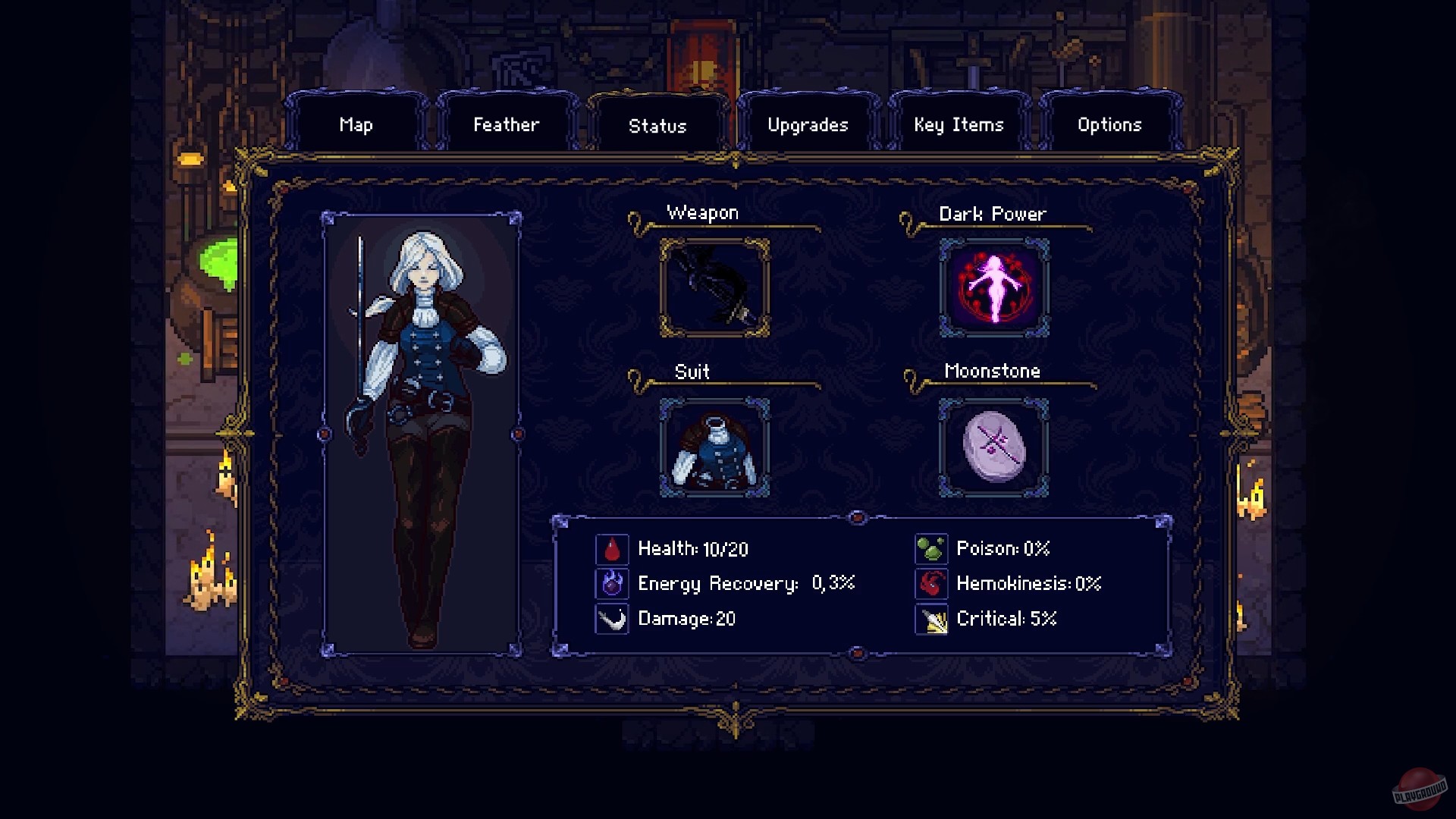1456x819 pixels.
Task: Open the Options tab
Action: [x=1109, y=124]
